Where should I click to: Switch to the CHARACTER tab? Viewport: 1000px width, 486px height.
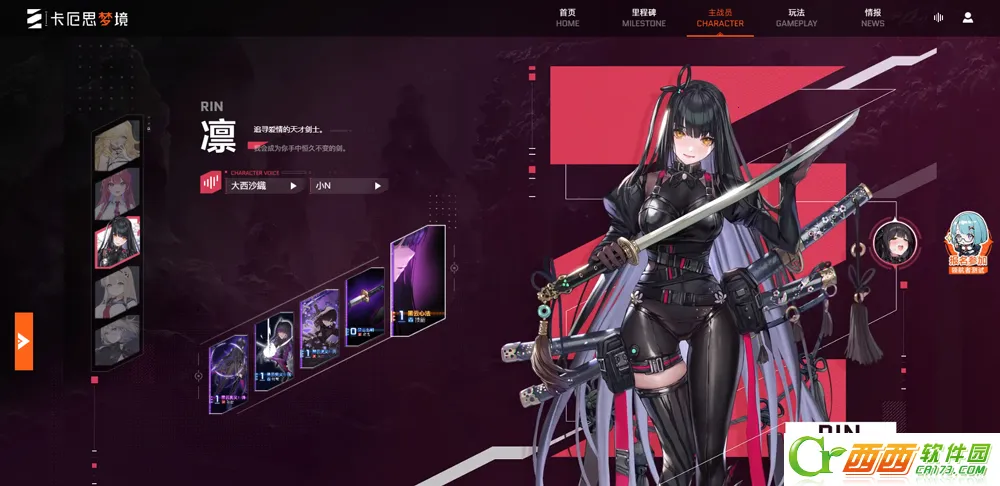[x=720, y=17]
